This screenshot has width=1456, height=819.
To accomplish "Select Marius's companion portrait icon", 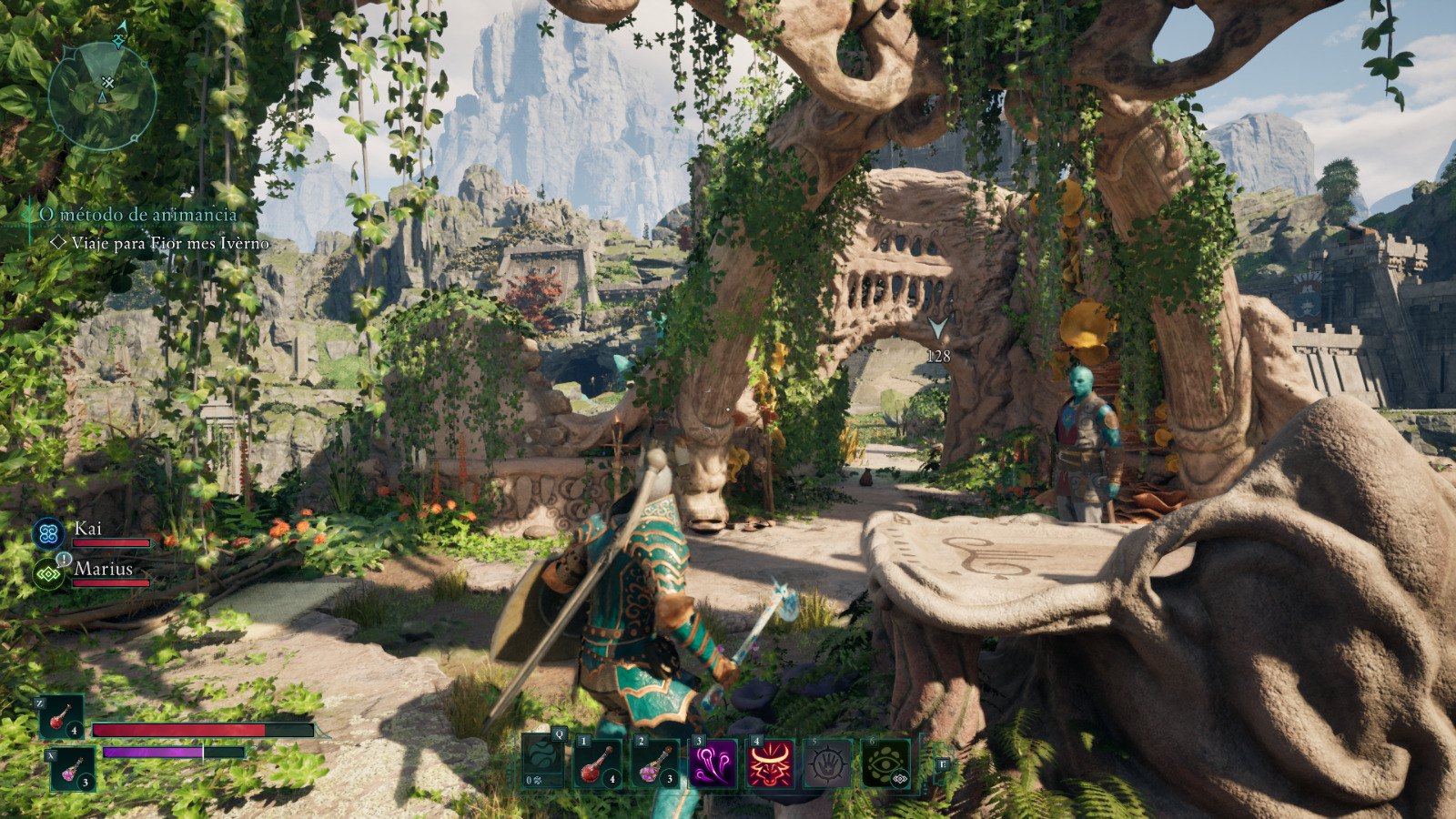I will [x=48, y=573].
